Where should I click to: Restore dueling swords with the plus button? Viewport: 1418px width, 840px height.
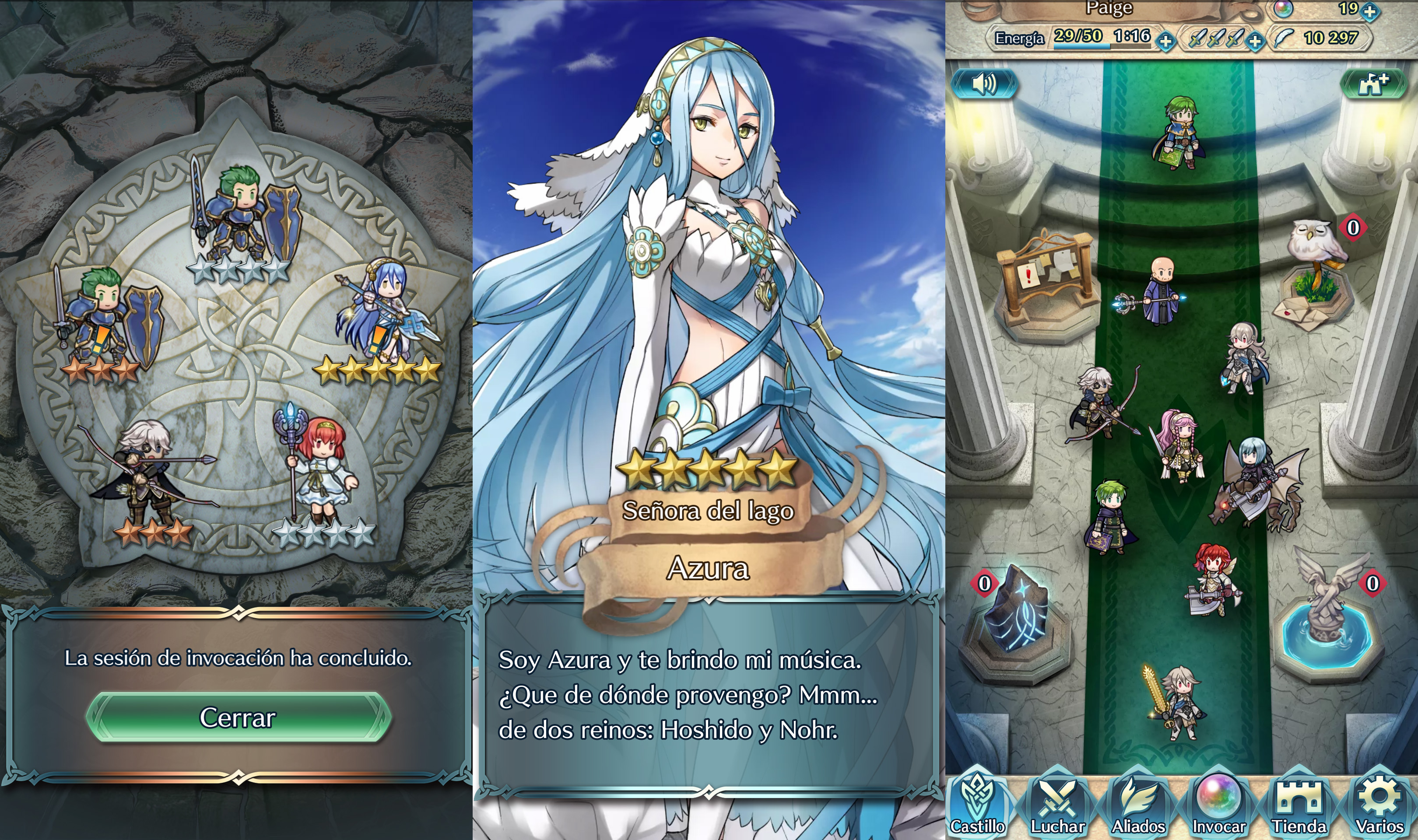[x=1256, y=41]
